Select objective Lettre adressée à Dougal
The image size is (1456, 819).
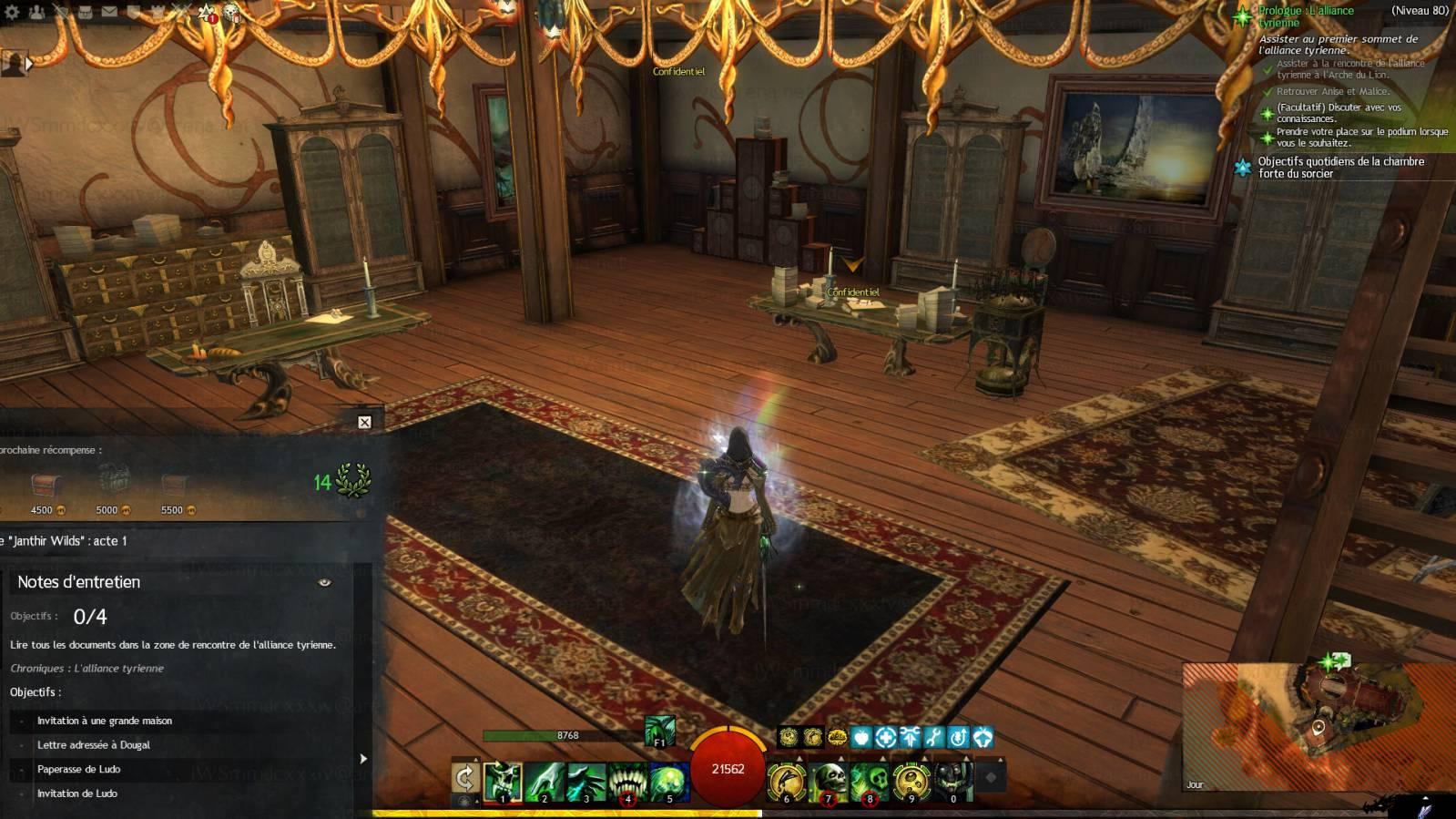[x=94, y=745]
